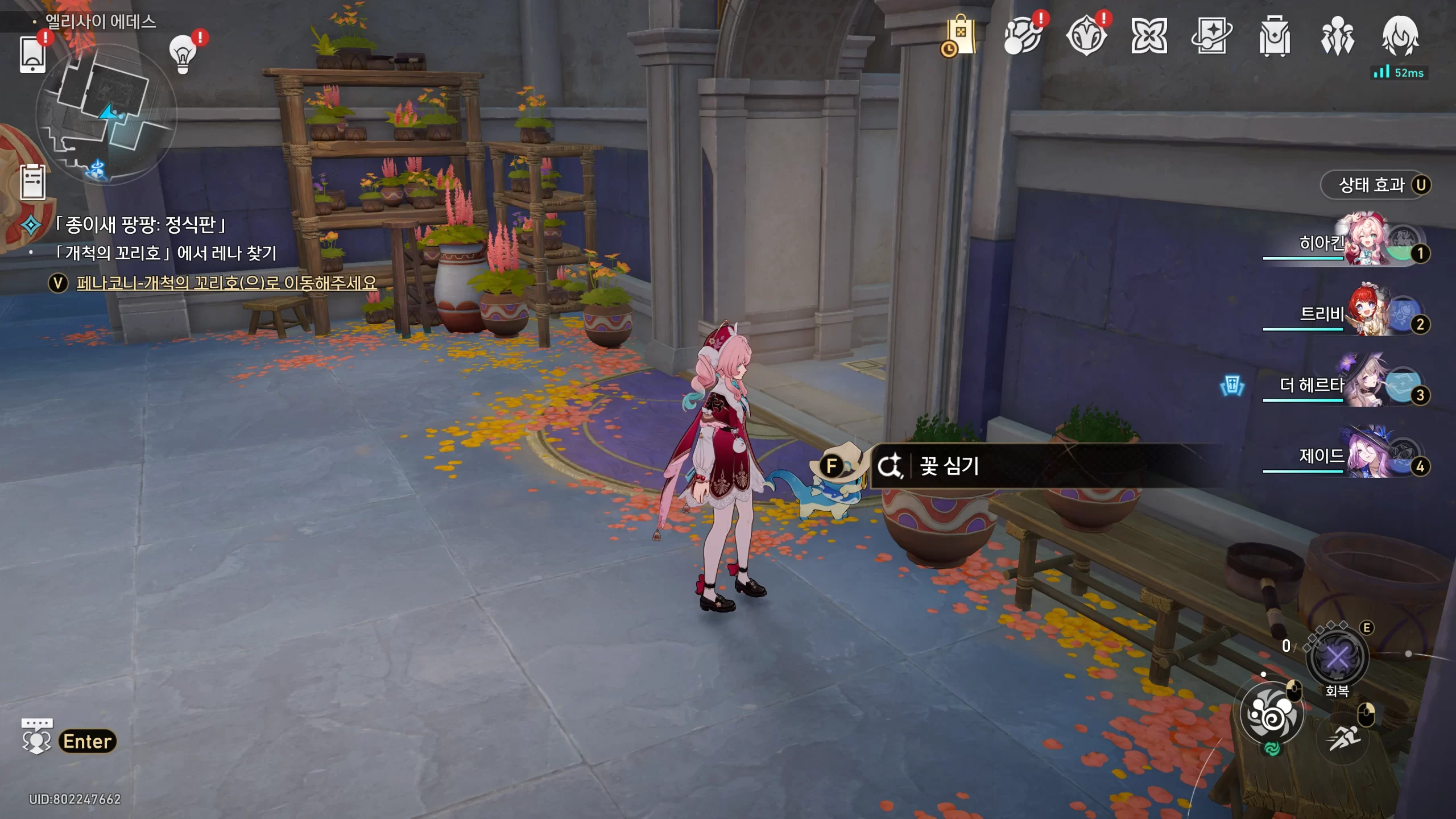Open the phone menu icon
The width and height of the screenshot is (1456, 819).
pos(32,55)
